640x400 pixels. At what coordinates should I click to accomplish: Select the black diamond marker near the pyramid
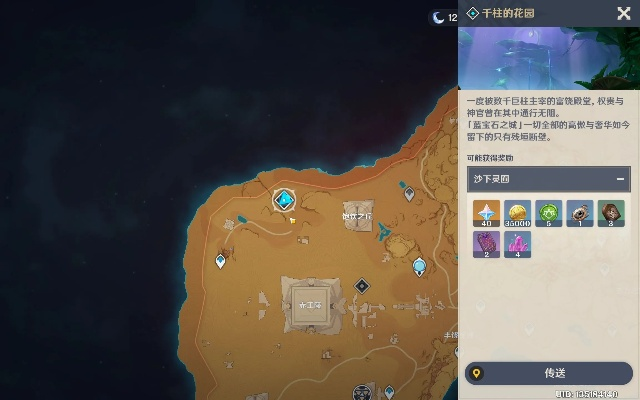pyautogui.click(x=362, y=286)
